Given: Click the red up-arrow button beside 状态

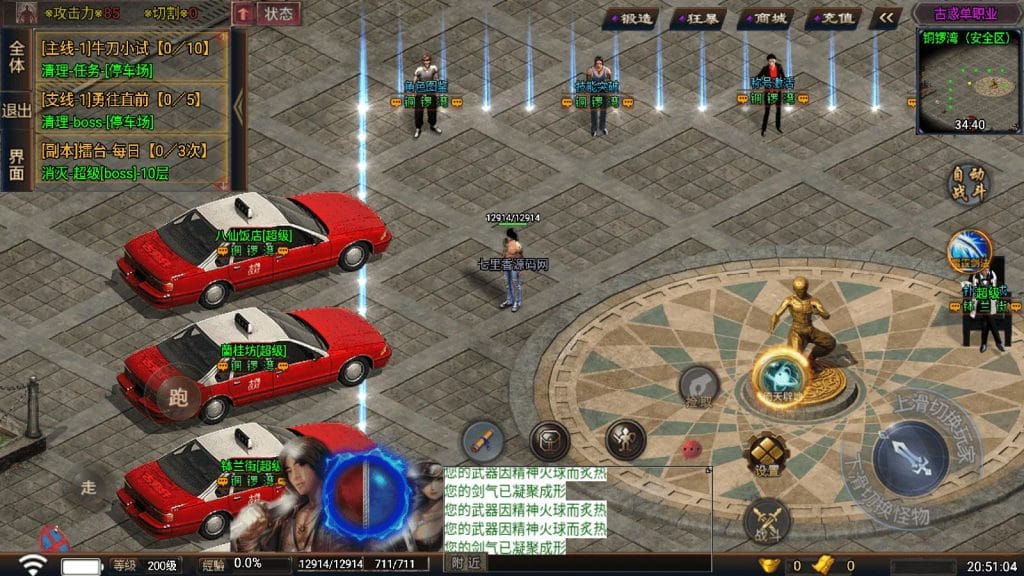Looking at the screenshot, I should [x=243, y=14].
